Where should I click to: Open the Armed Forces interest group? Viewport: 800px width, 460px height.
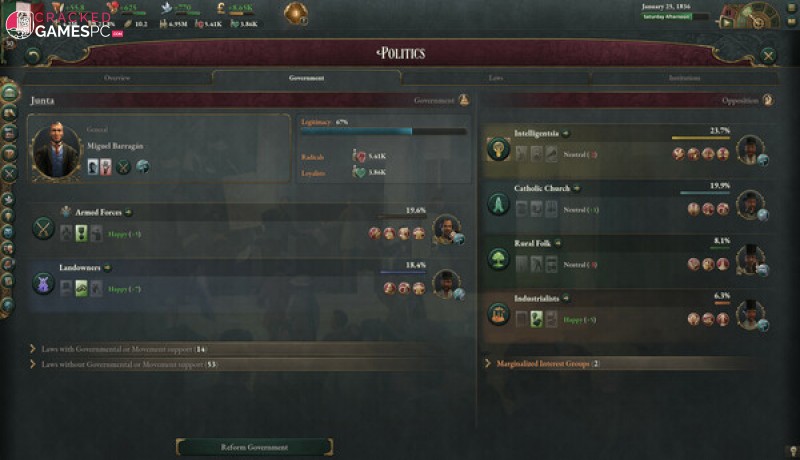[98, 212]
